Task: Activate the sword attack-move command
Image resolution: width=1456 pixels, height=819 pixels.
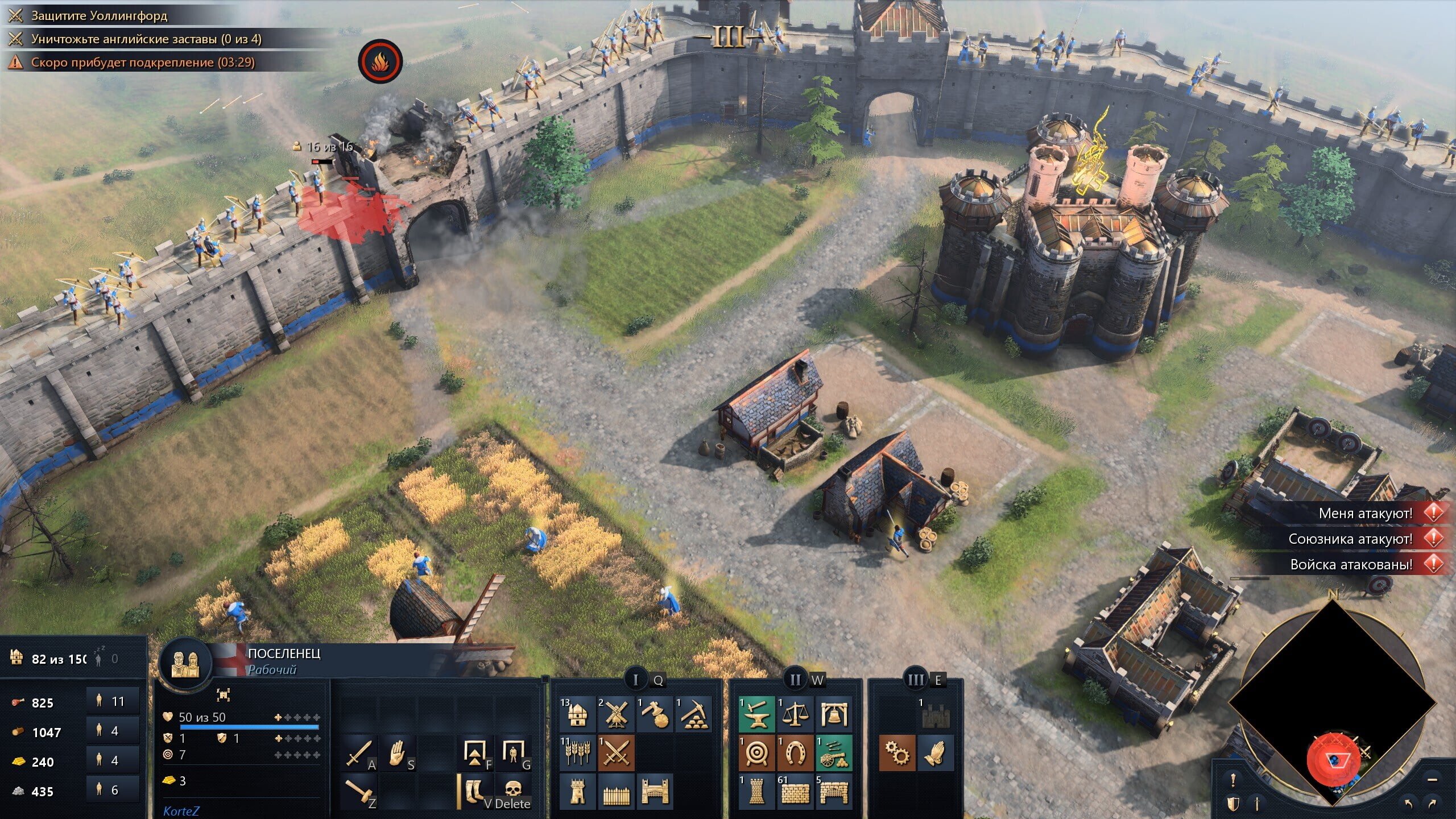Action: [359, 753]
